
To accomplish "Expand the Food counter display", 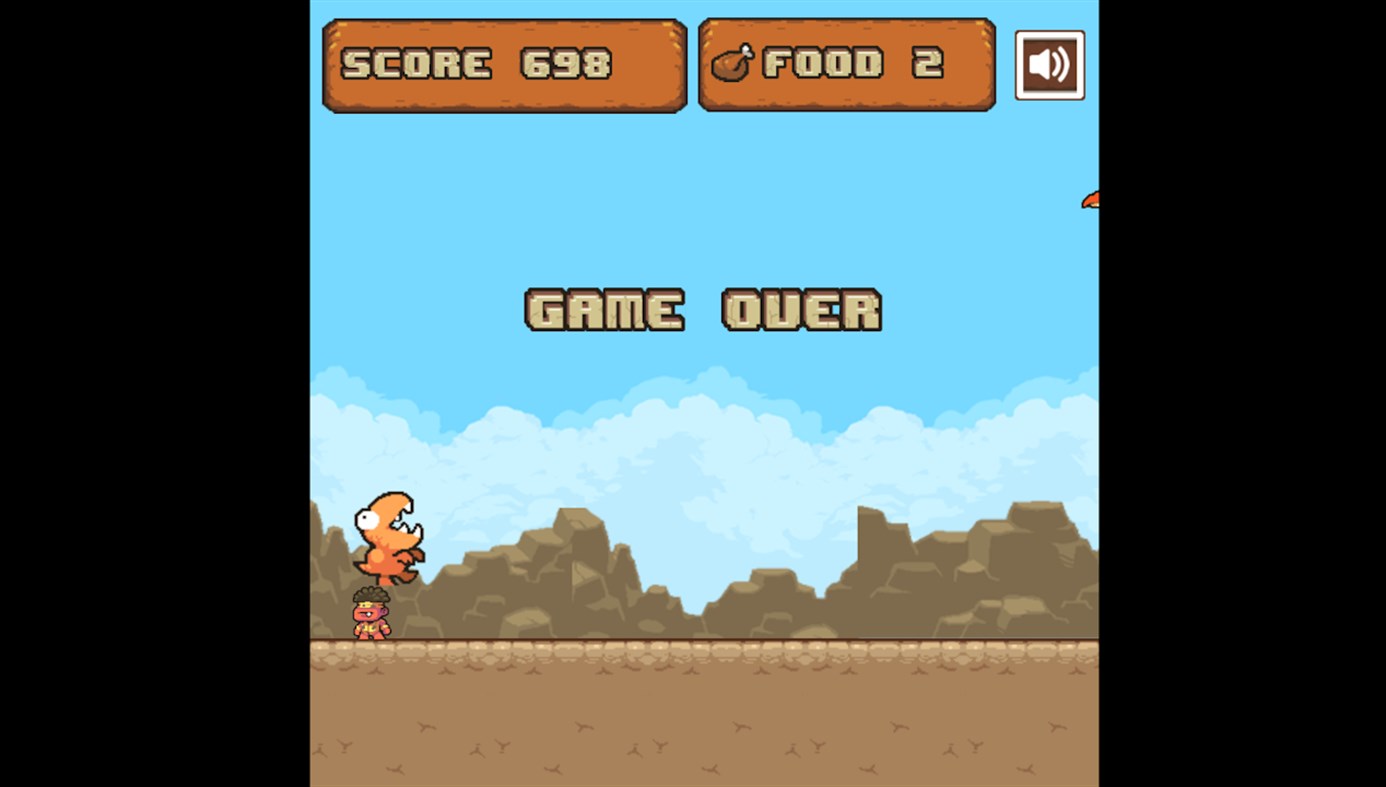I will pos(846,64).
